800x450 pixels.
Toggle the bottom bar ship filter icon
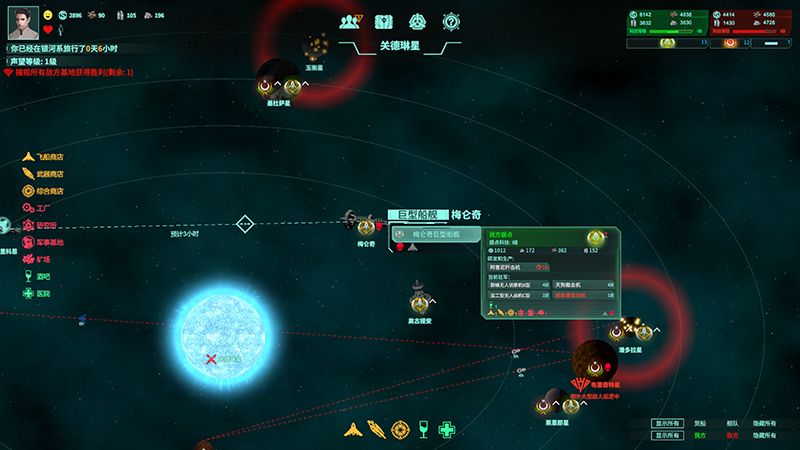click(x=352, y=429)
